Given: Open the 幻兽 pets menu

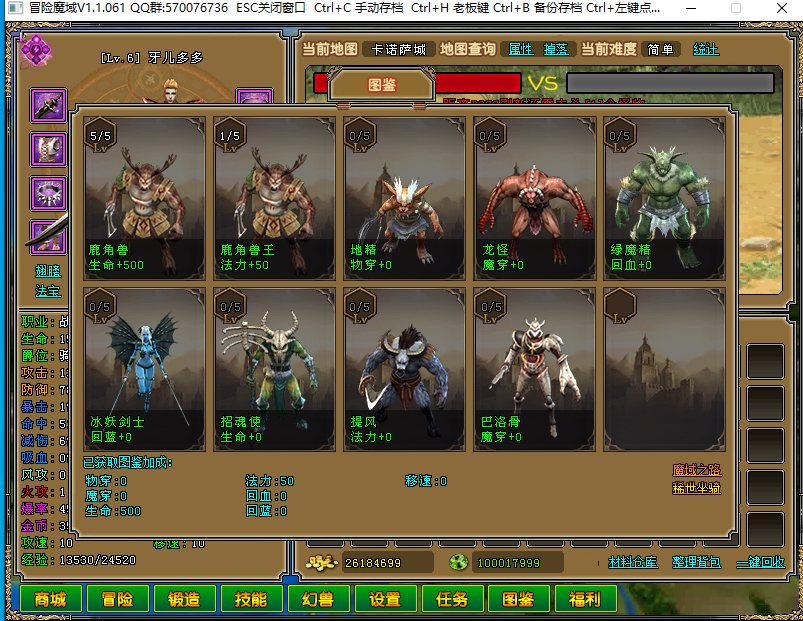Looking at the screenshot, I should pos(318,599).
